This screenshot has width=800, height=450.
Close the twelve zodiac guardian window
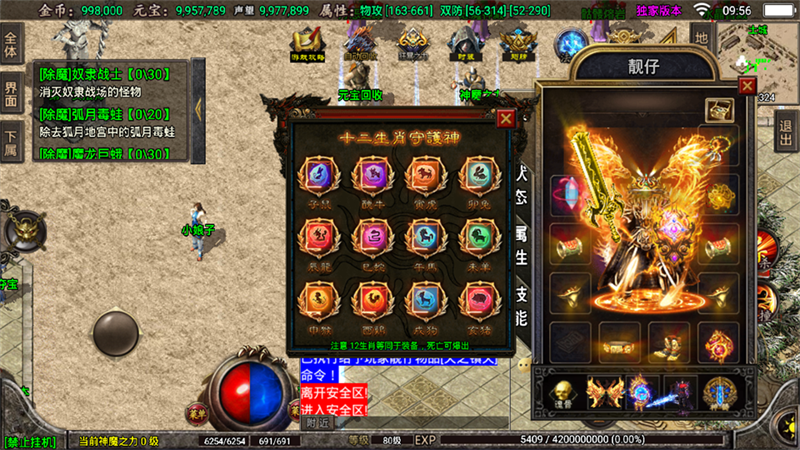point(506,118)
